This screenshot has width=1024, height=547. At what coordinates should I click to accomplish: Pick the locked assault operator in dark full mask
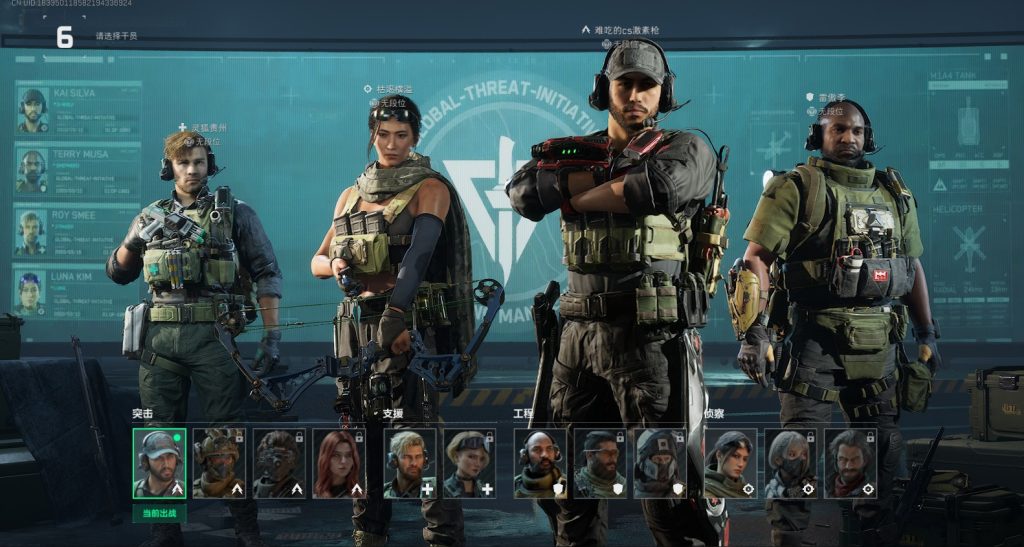pos(279,463)
